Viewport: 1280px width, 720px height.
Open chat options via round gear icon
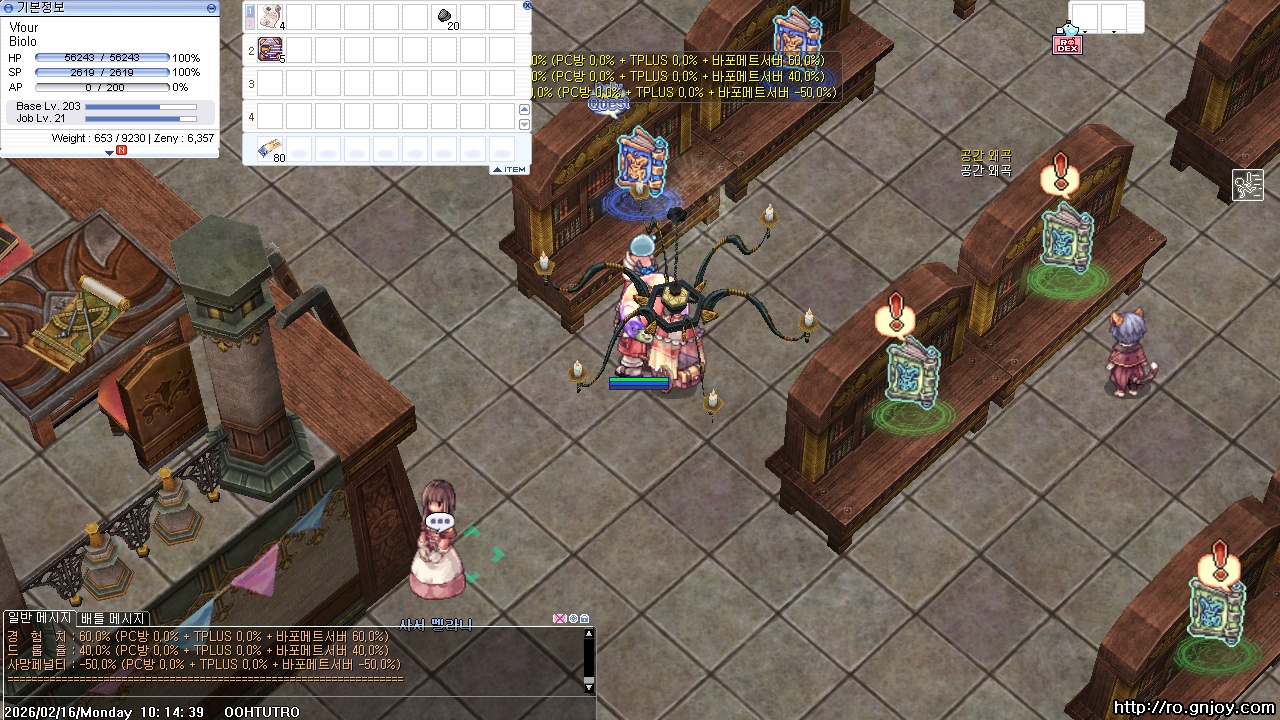573,619
